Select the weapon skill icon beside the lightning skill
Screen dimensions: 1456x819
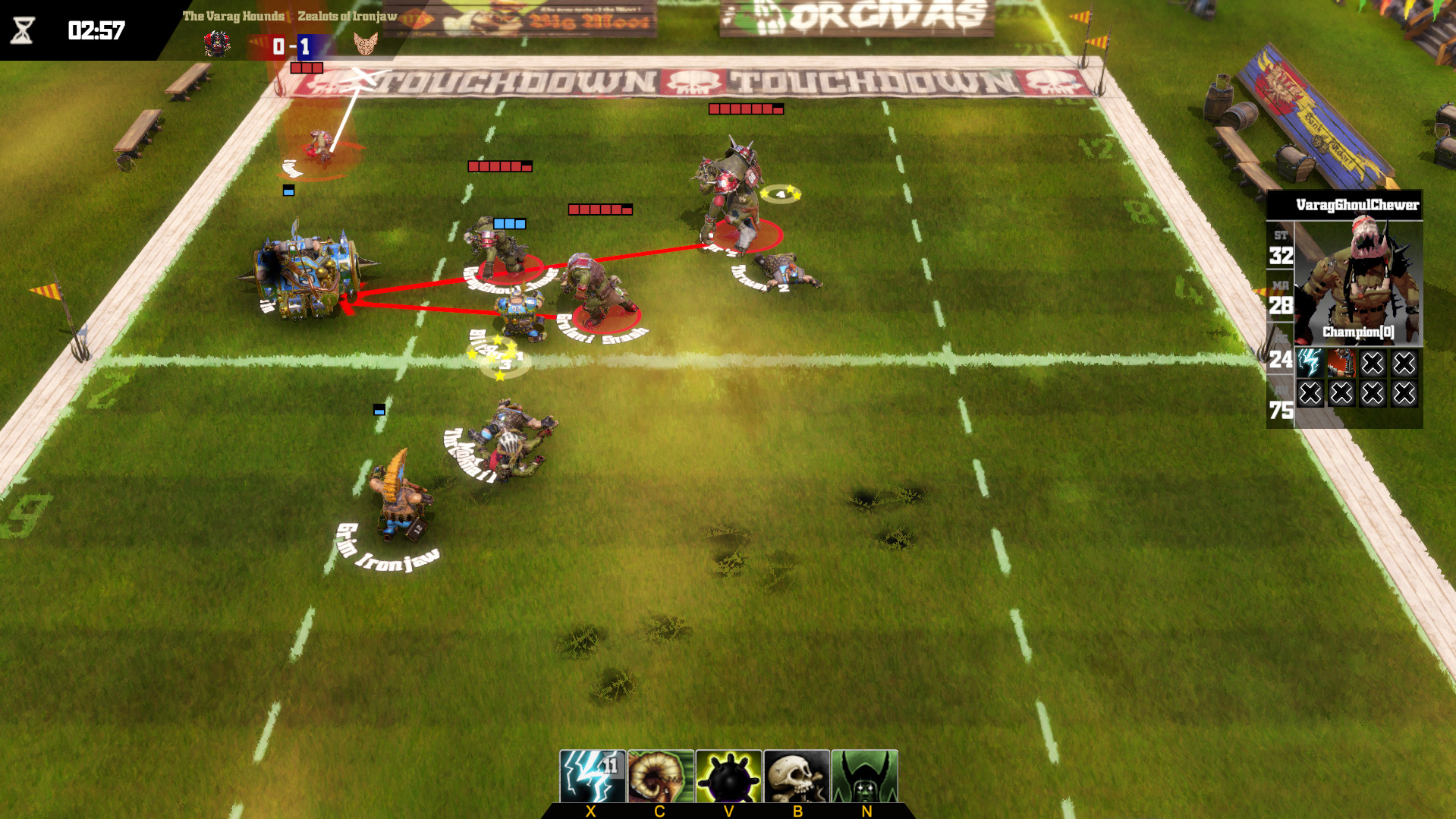pyautogui.click(x=1343, y=362)
